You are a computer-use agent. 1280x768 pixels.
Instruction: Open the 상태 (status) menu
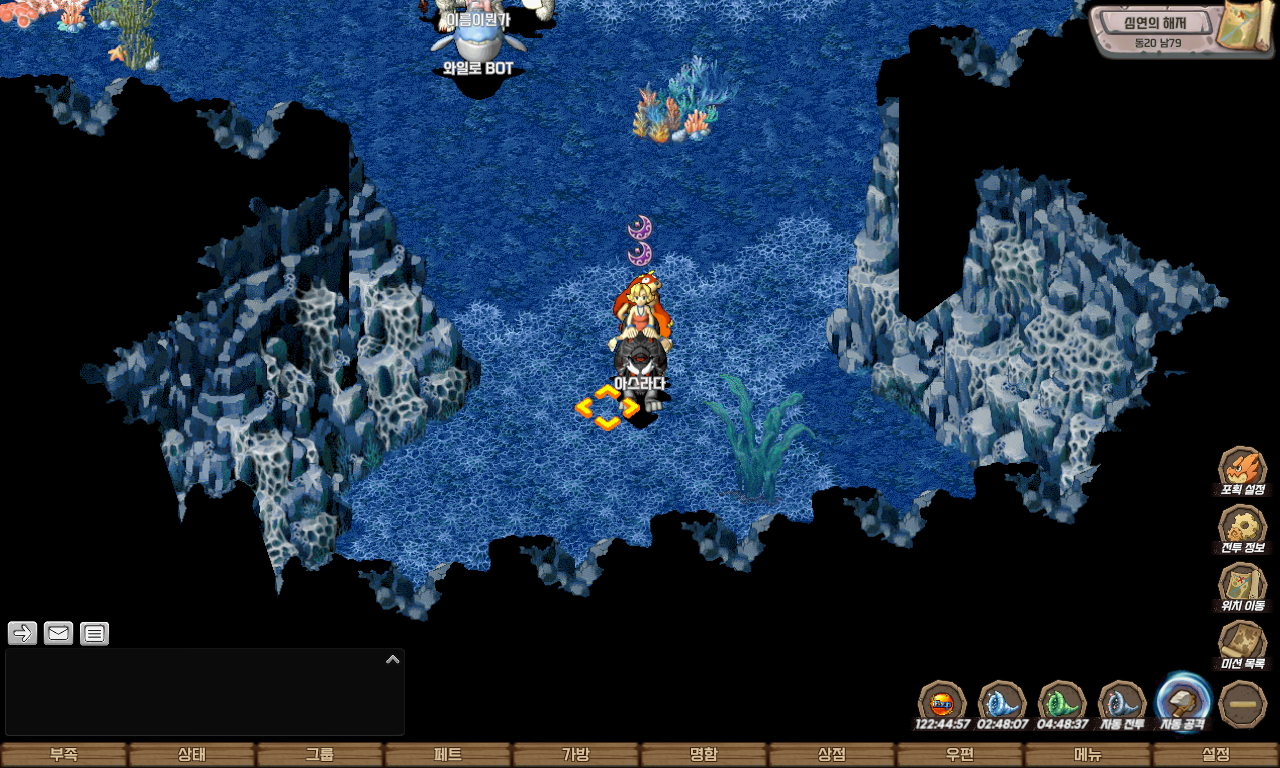coord(192,755)
